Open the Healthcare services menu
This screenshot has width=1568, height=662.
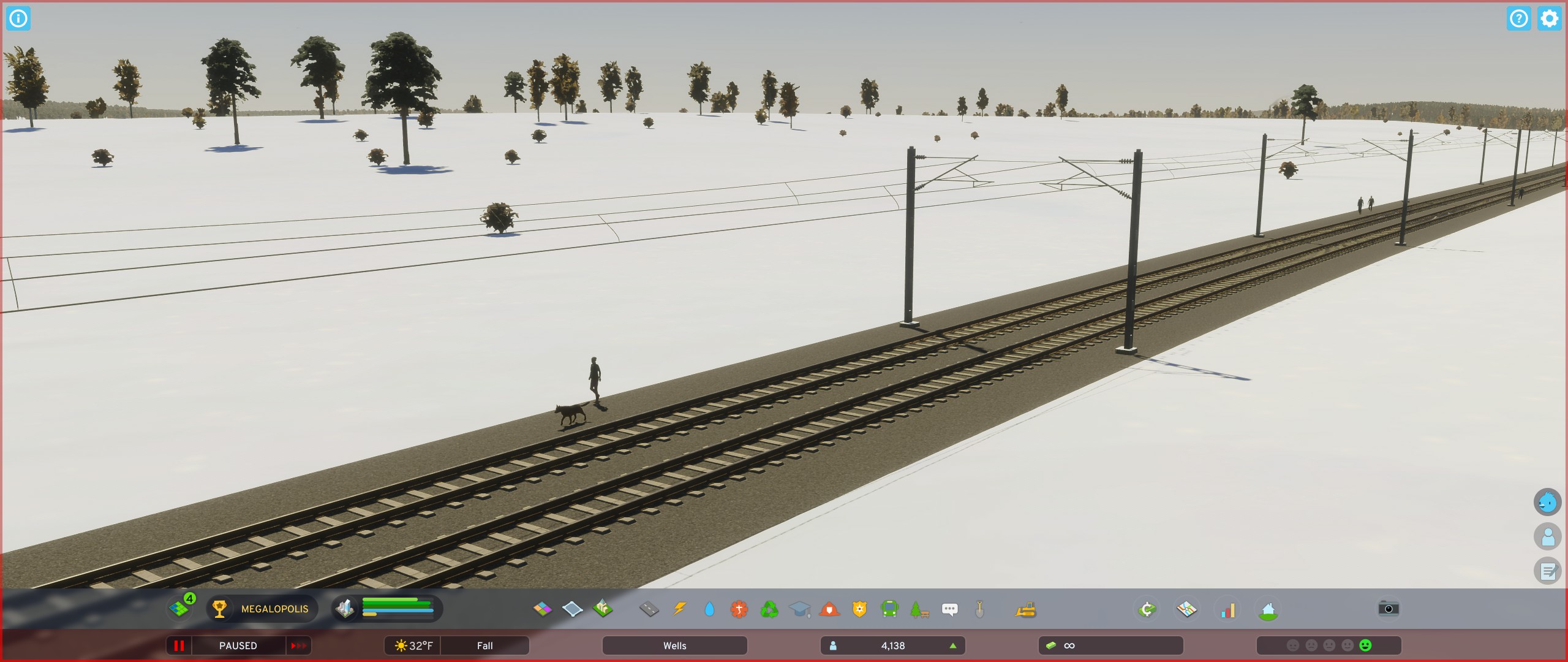[x=739, y=609]
